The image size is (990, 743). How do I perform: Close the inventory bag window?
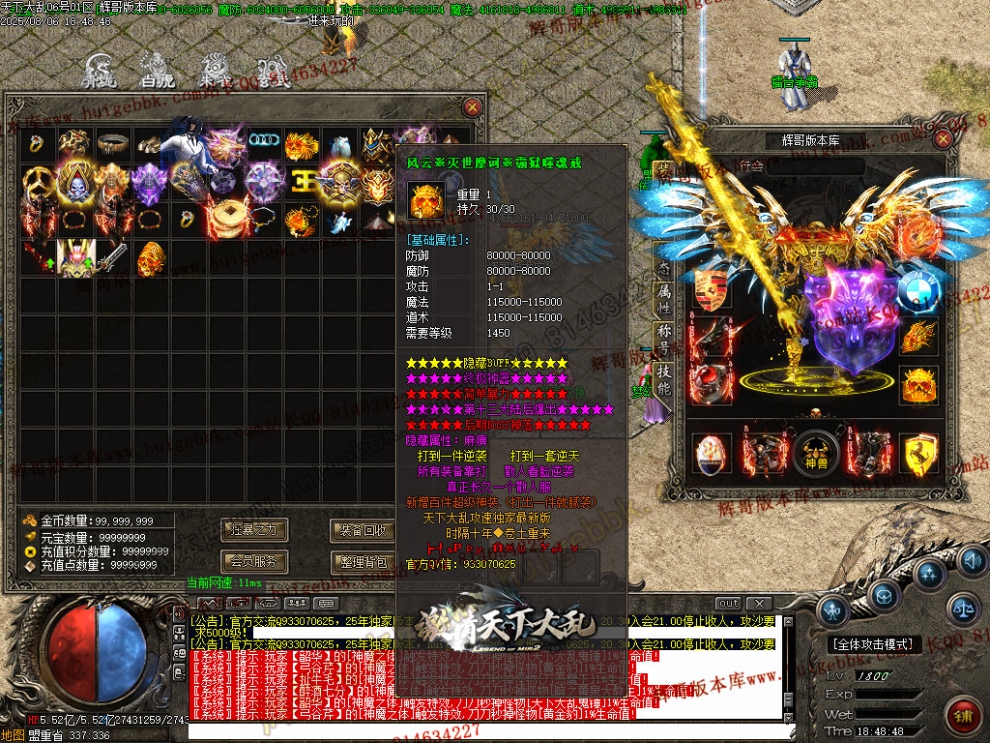coord(472,107)
